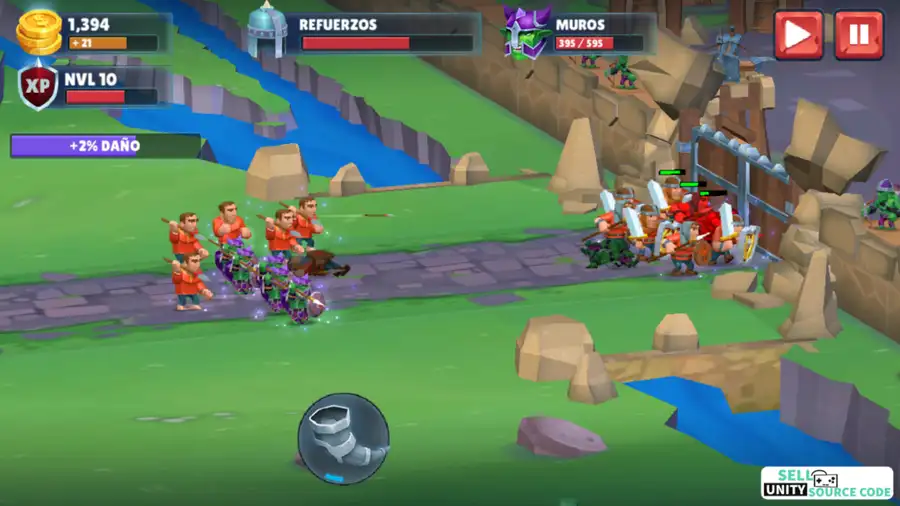The image size is (900, 506).
Task: Select the gold coins stack icon
Action: tap(40, 32)
